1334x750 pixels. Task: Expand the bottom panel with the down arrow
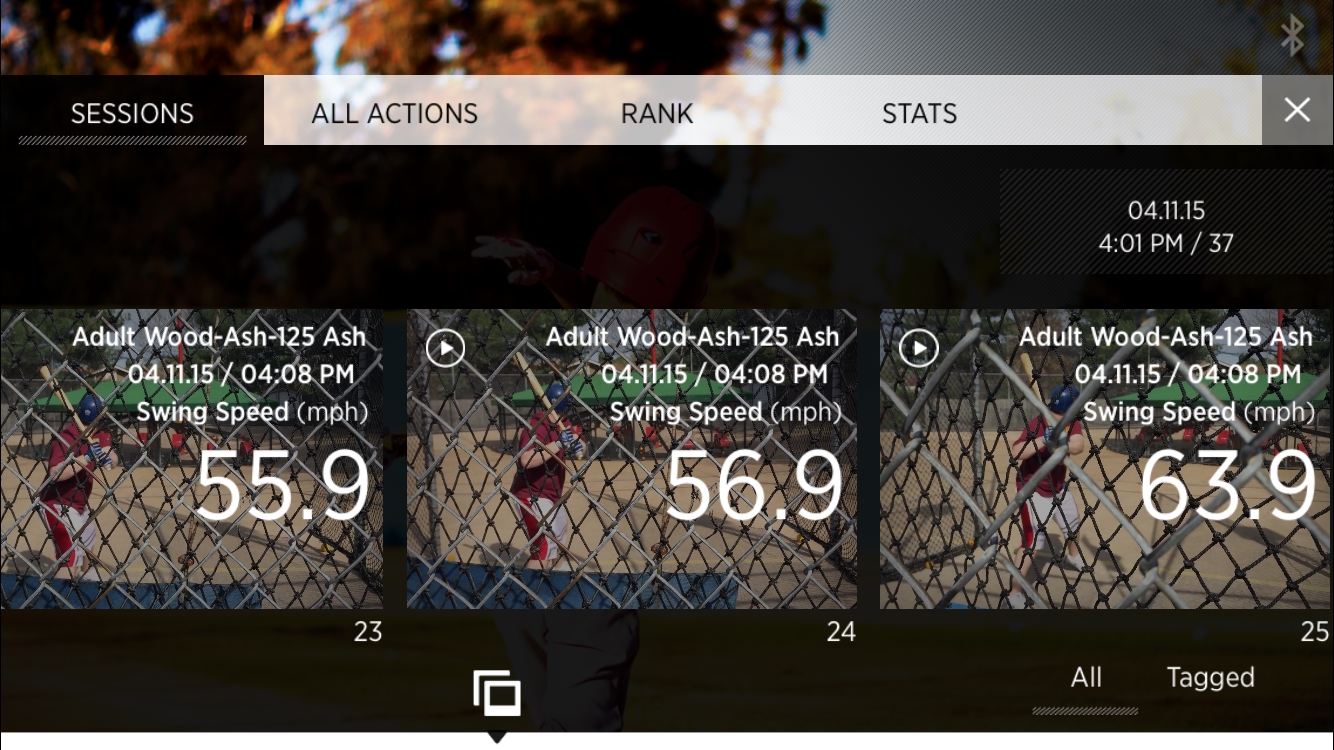[x=497, y=740]
